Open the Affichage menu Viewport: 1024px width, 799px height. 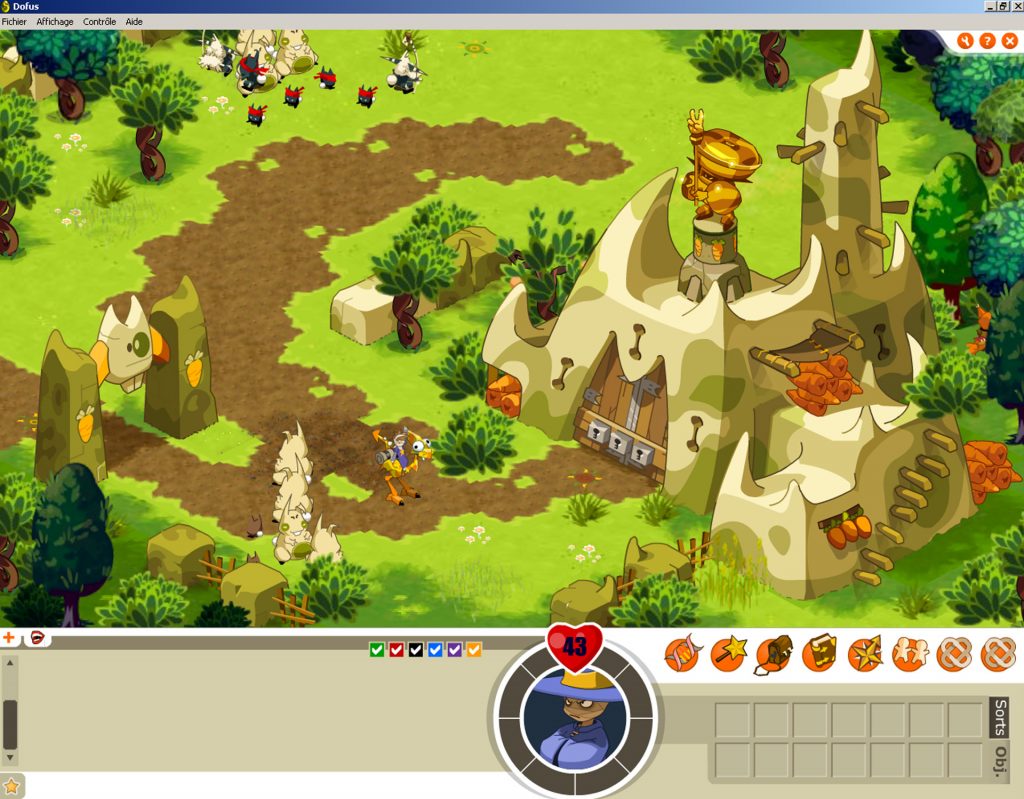[x=54, y=21]
